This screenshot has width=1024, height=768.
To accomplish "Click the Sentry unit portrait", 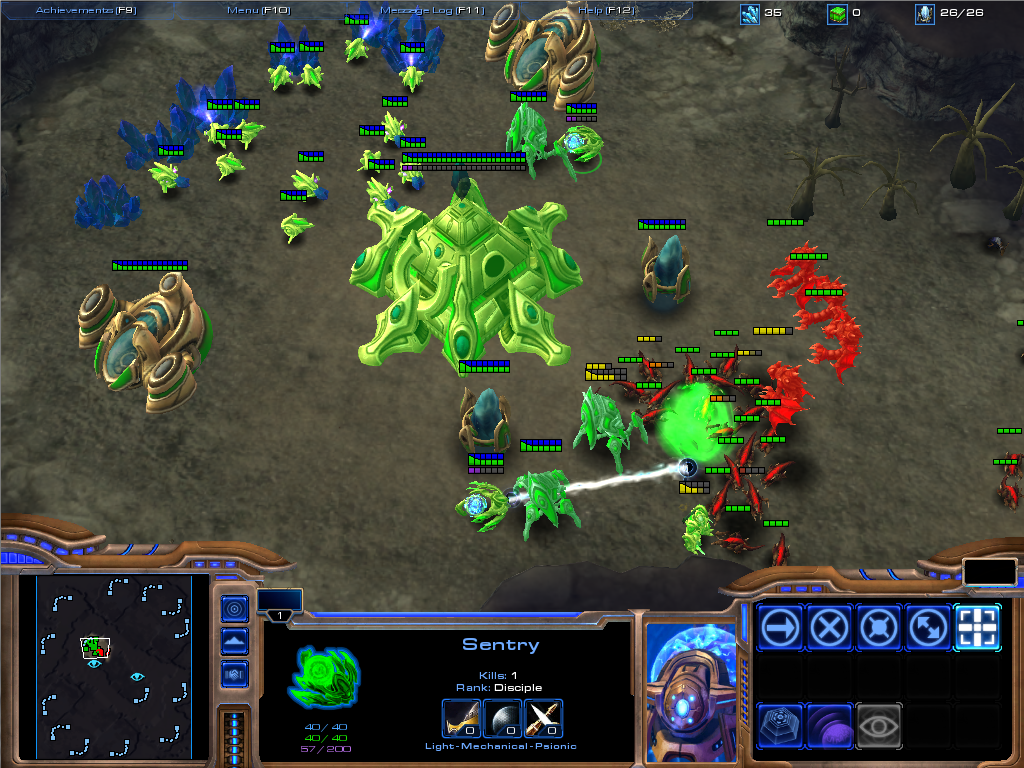I will (689, 686).
